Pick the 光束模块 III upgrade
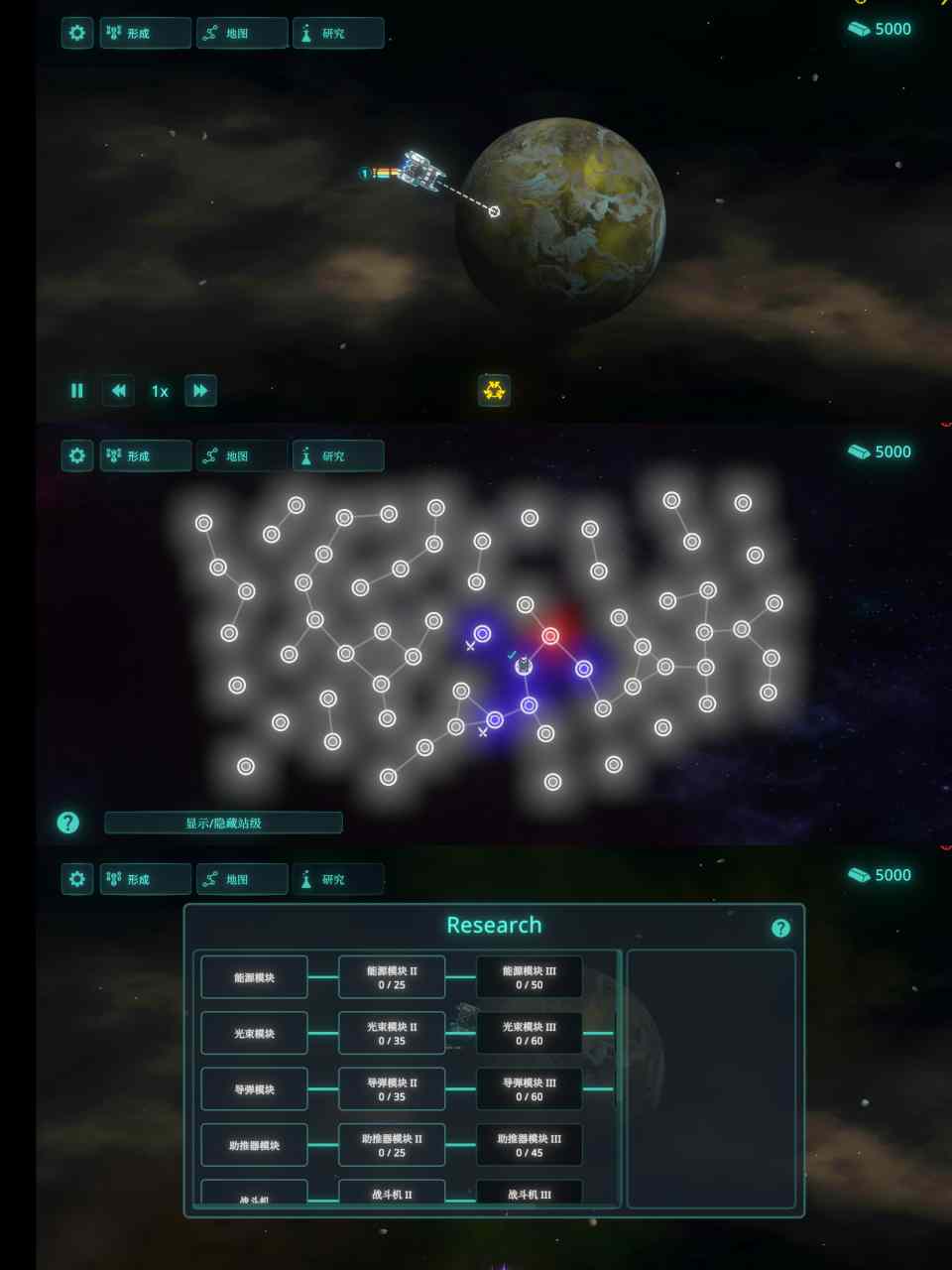The width and height of the screenshot is (952, 1270). [x=530, y=1033]
